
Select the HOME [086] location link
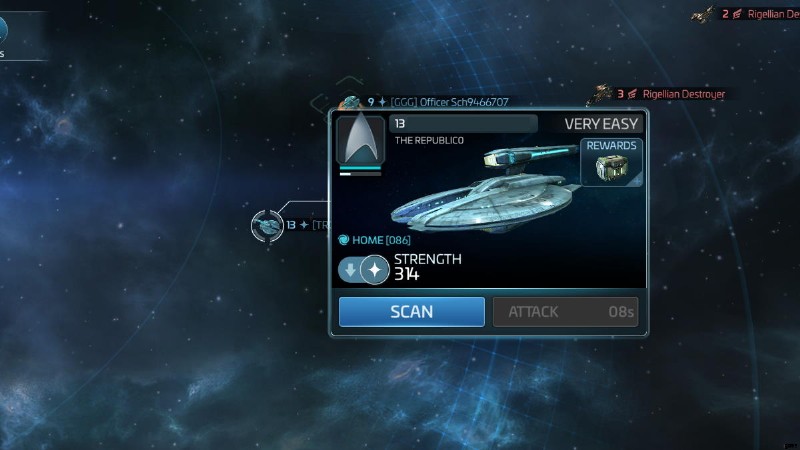point(374,240)
